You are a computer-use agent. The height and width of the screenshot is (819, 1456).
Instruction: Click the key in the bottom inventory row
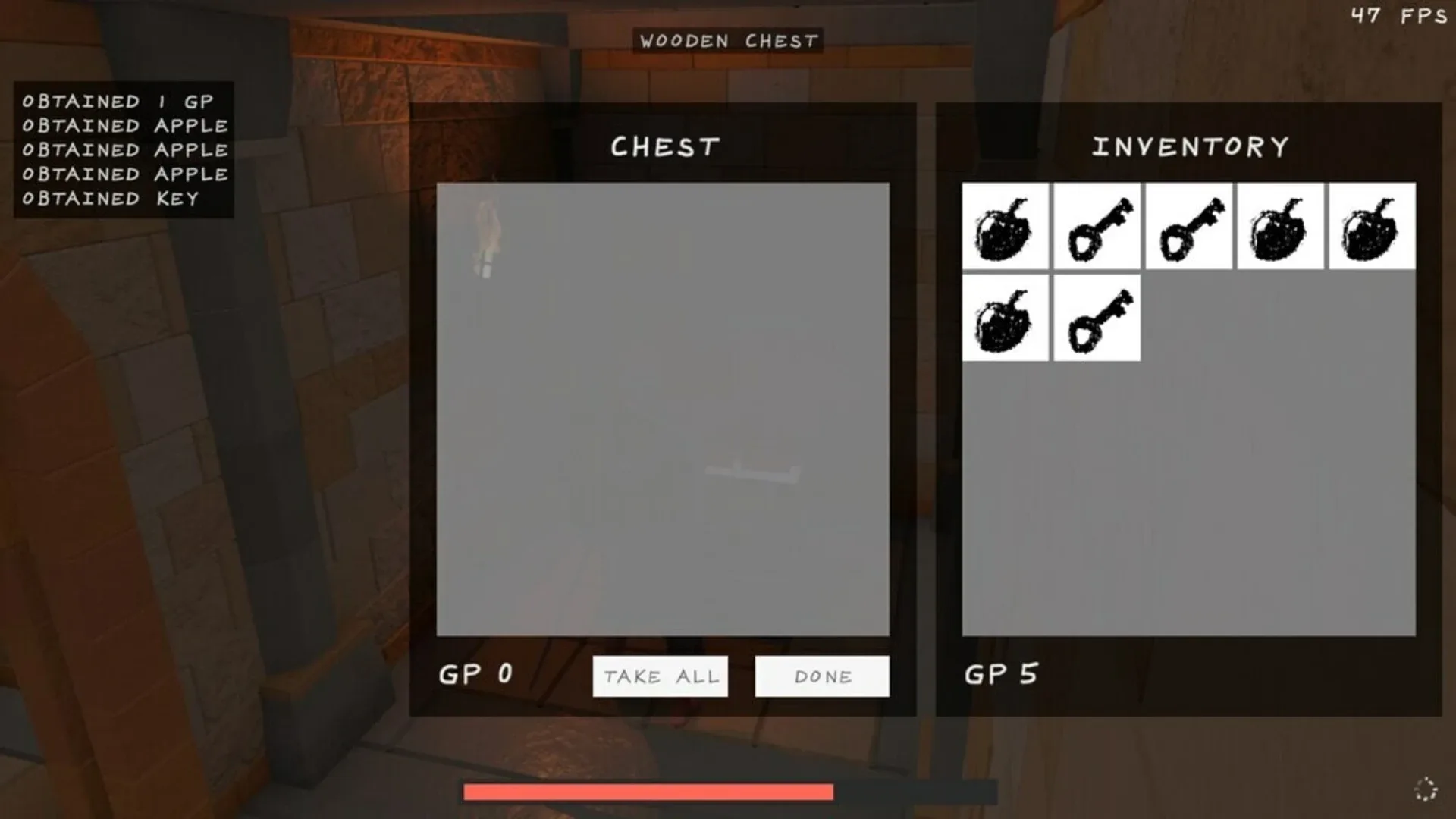(x=1097, y=318)
